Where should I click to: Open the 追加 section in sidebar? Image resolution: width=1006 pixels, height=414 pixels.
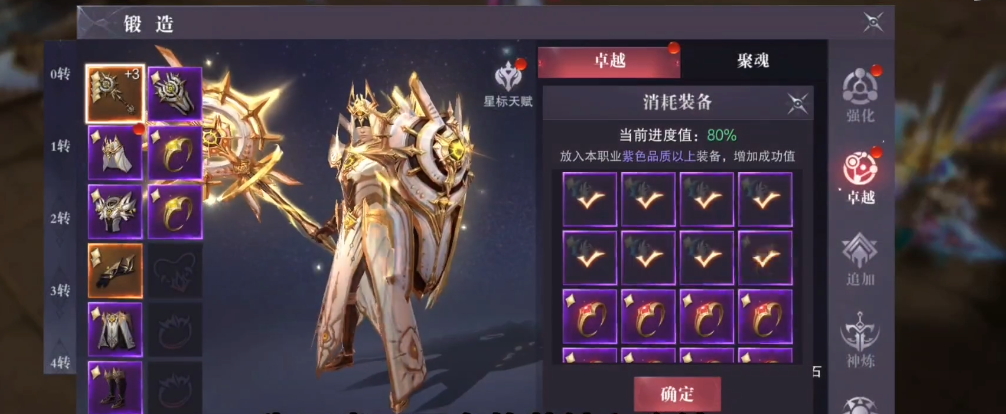[859, 257]
